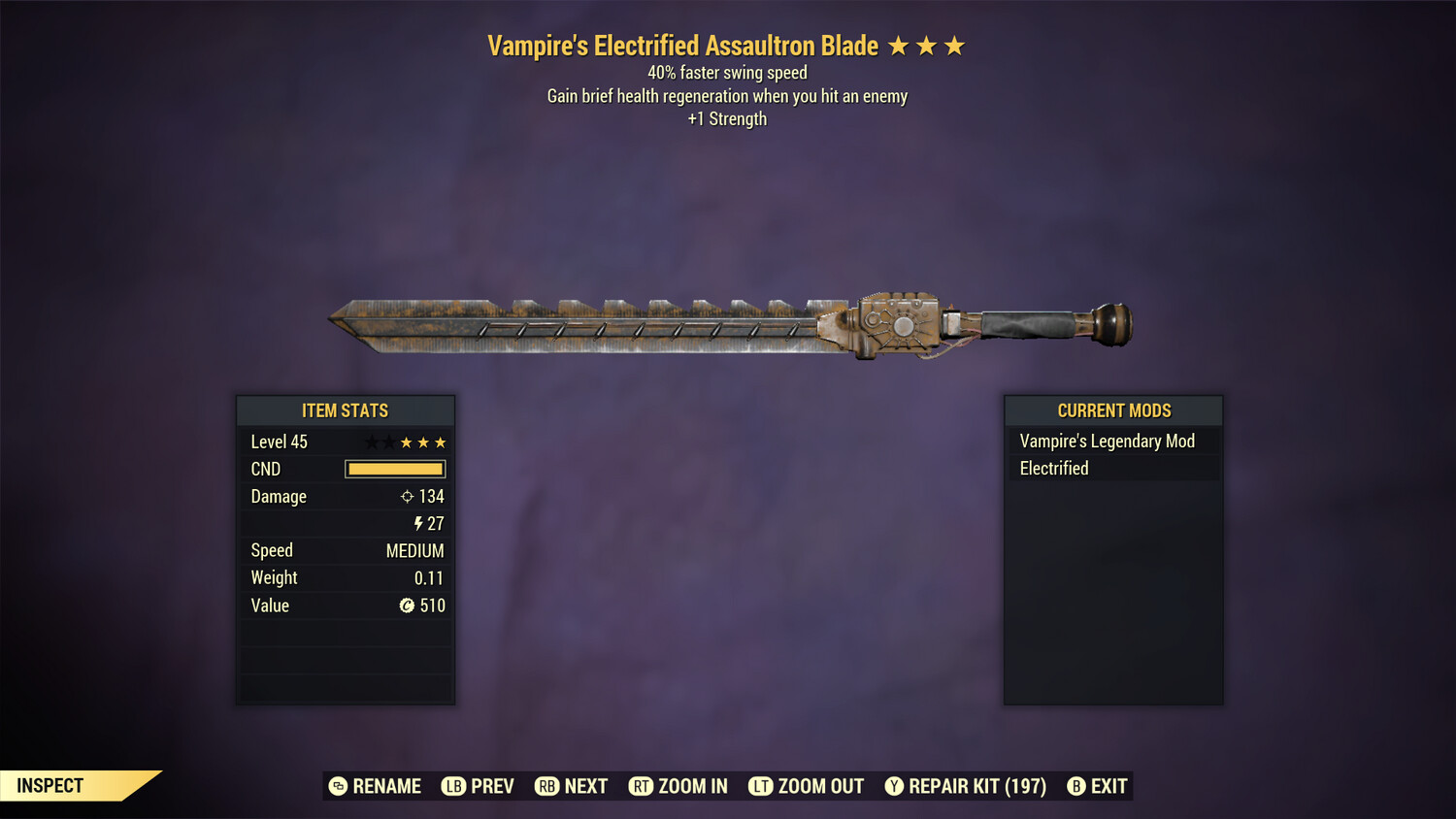Show the Next item
This screenshot has height=819, width=1456.
(x=572, y=786)
